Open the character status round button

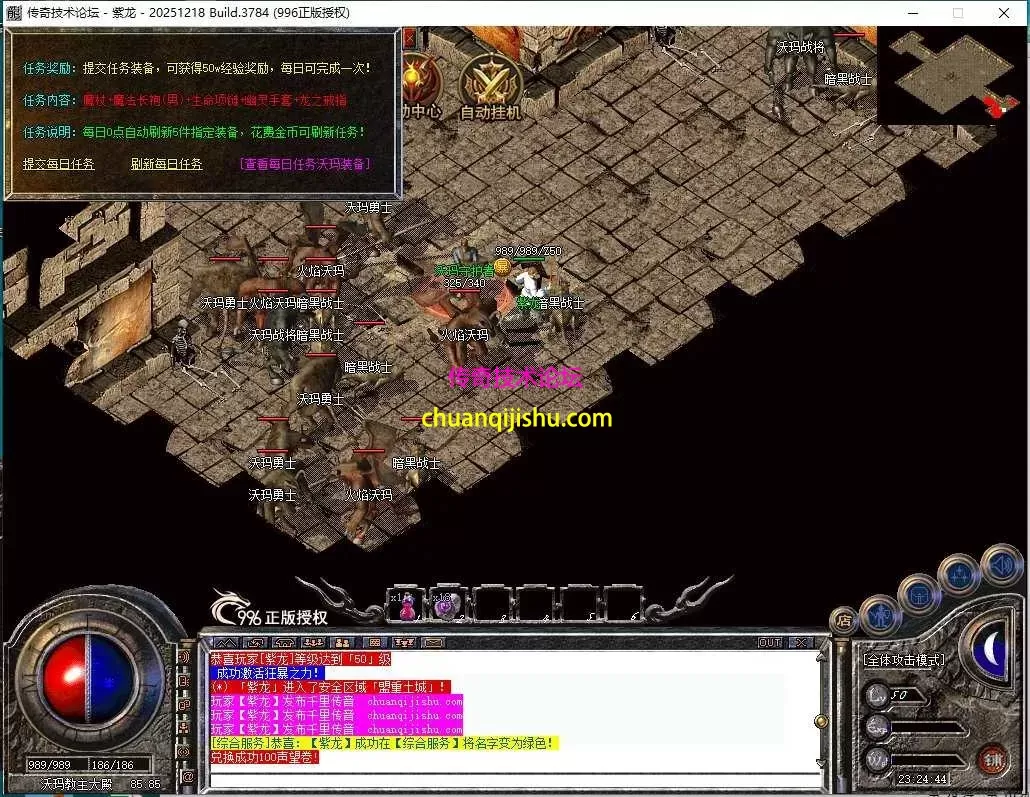coord(879,616)
